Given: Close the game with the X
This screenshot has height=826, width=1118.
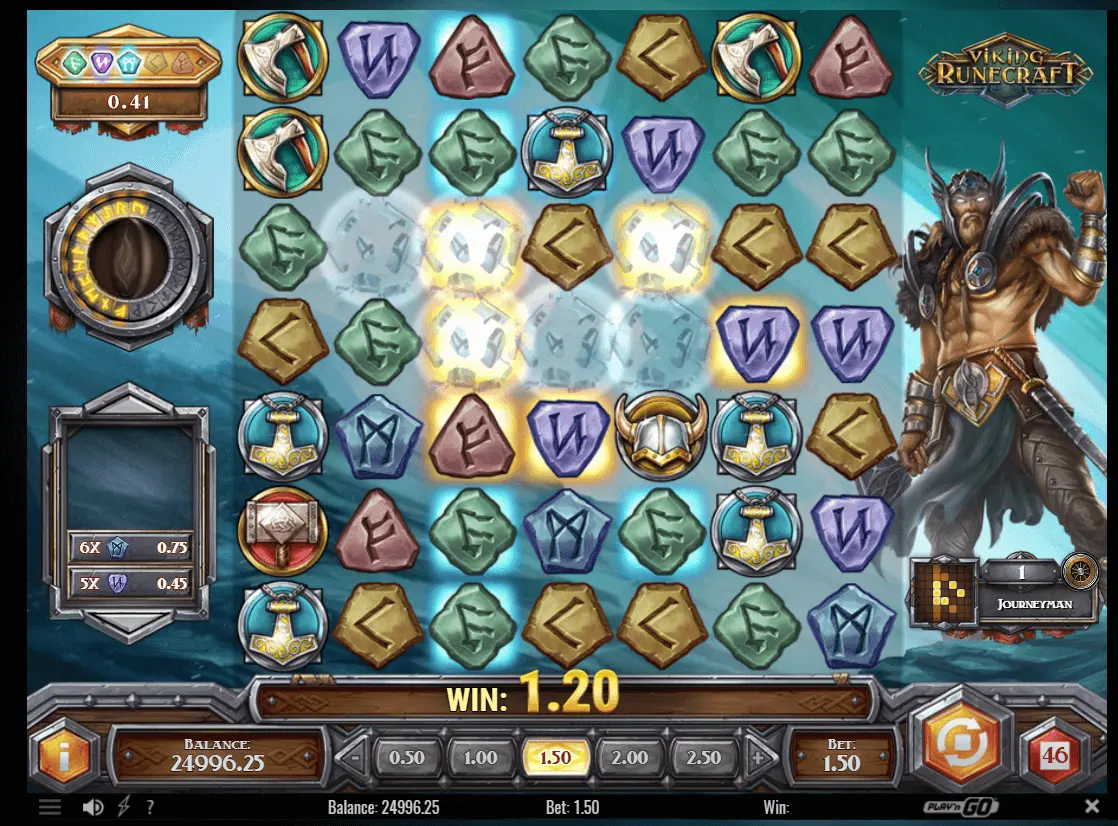Looking at the screenshot, I should click(x=1092, y=806).
